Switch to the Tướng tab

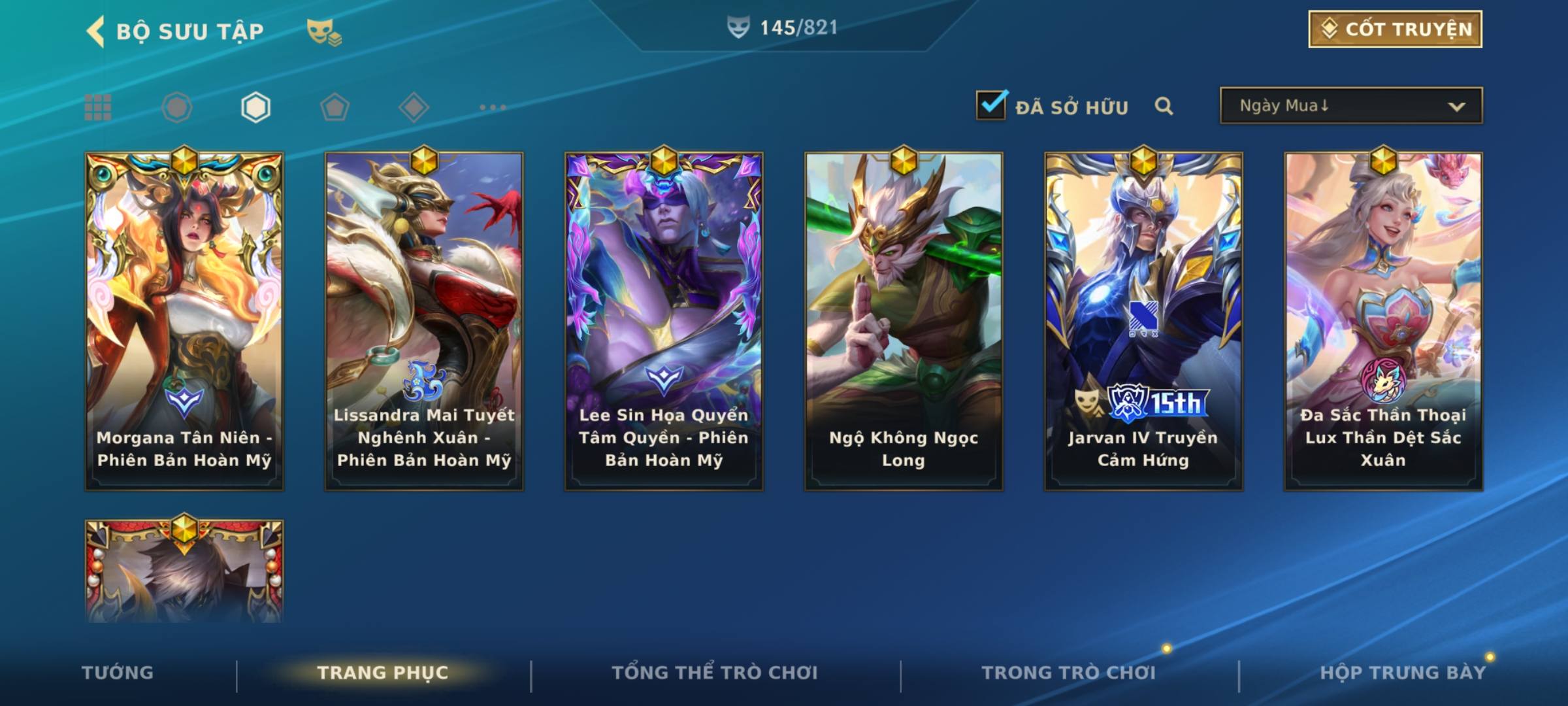tap(118, 673)
